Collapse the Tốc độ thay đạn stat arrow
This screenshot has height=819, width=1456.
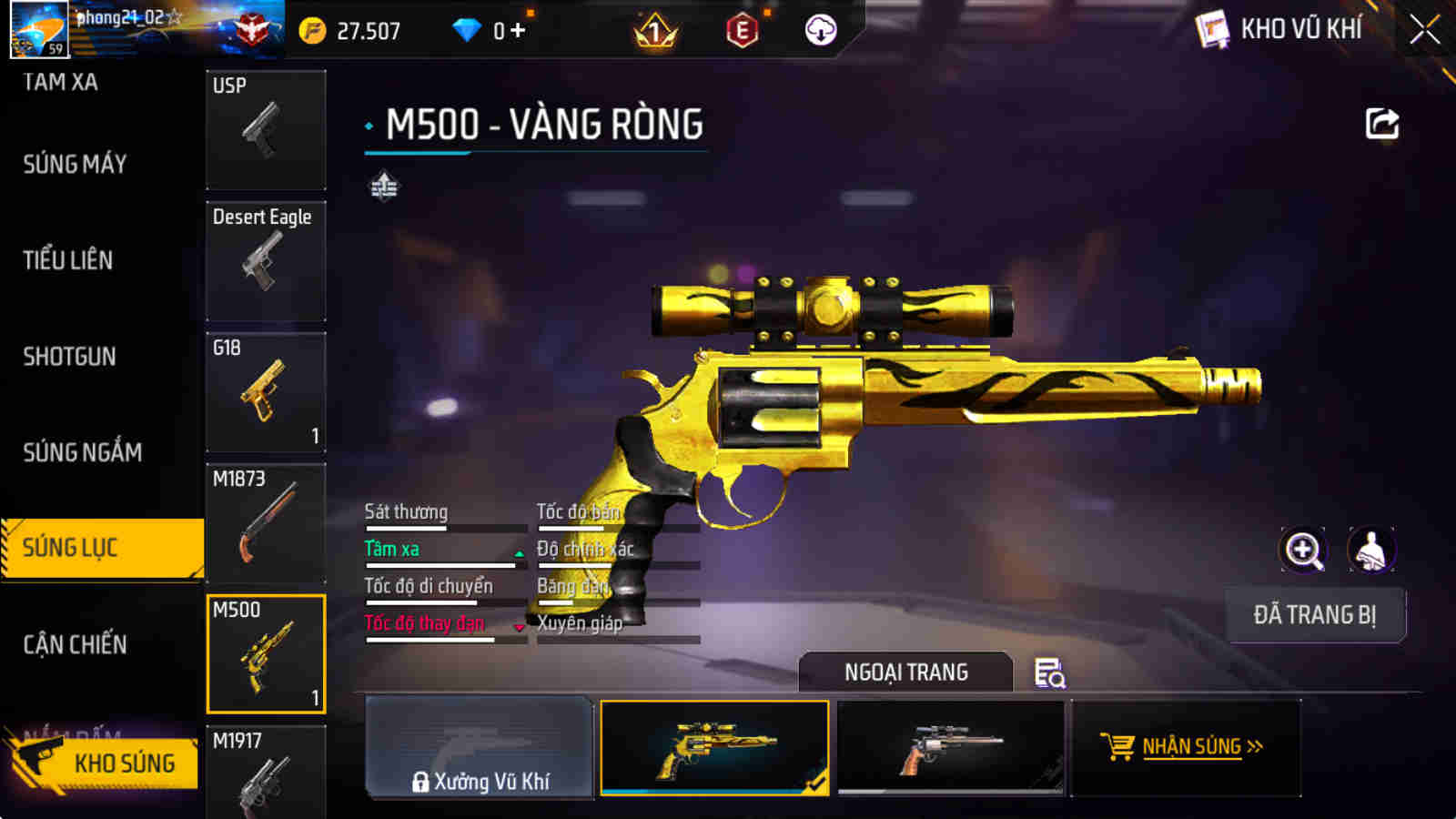tap(520, 627)
